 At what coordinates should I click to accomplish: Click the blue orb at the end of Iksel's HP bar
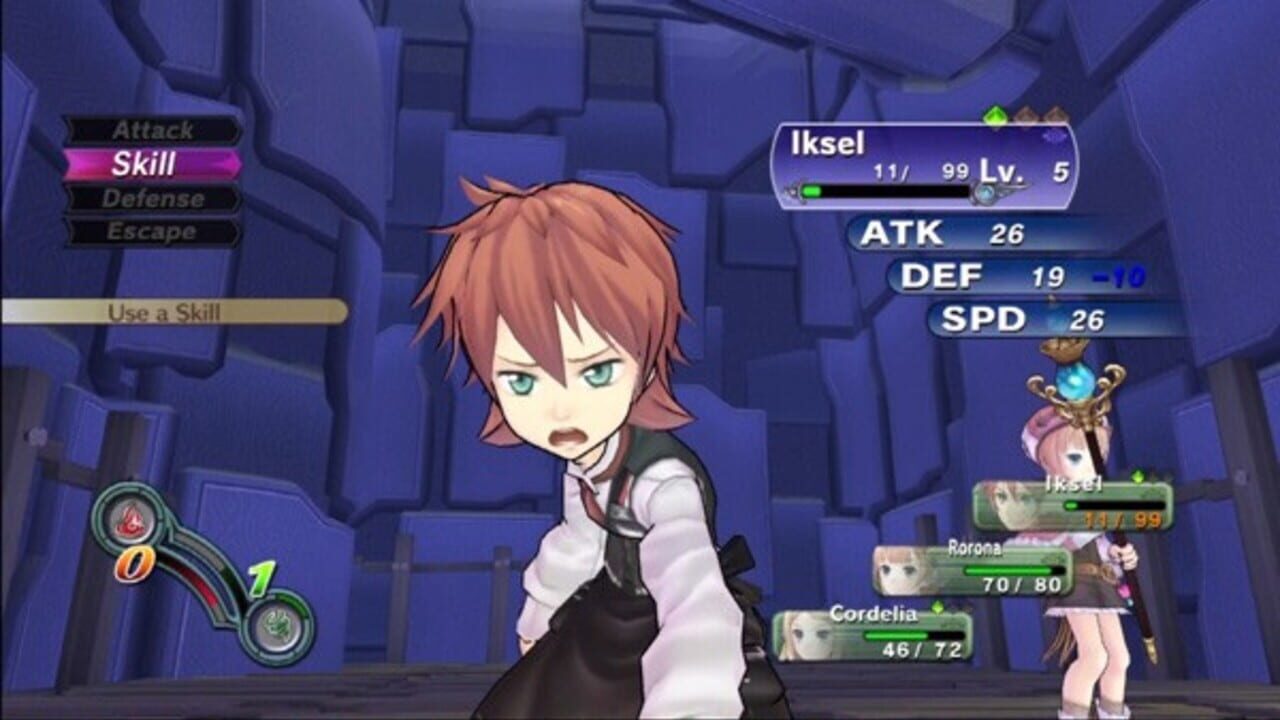pos(984,192)
